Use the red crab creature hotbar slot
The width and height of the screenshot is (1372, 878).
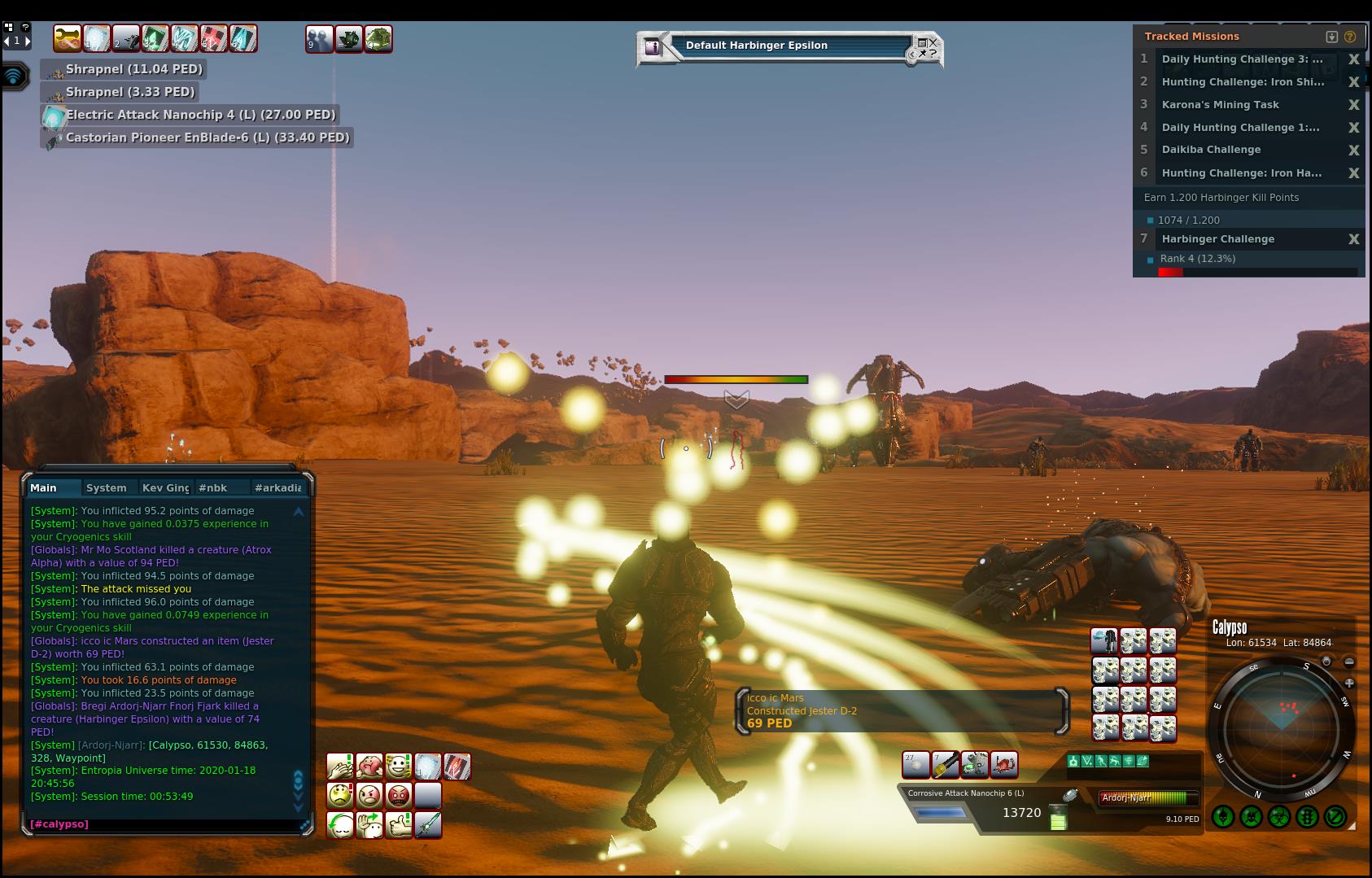tap(1003, 765)
